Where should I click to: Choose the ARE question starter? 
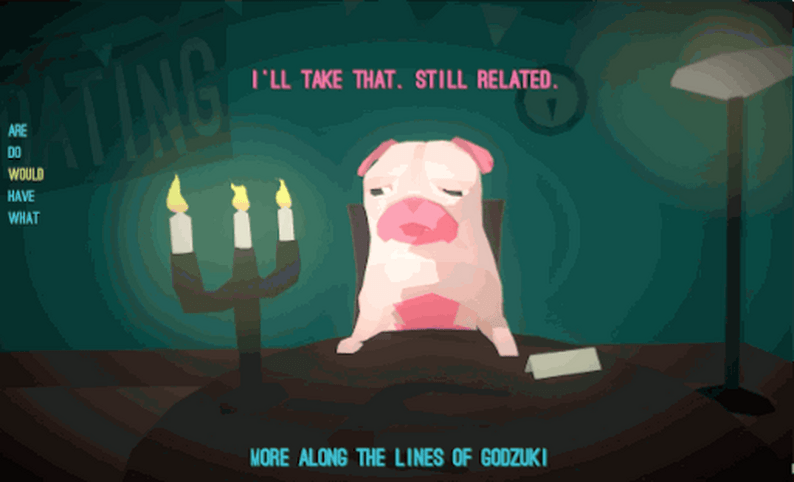(x=16, y=130)
